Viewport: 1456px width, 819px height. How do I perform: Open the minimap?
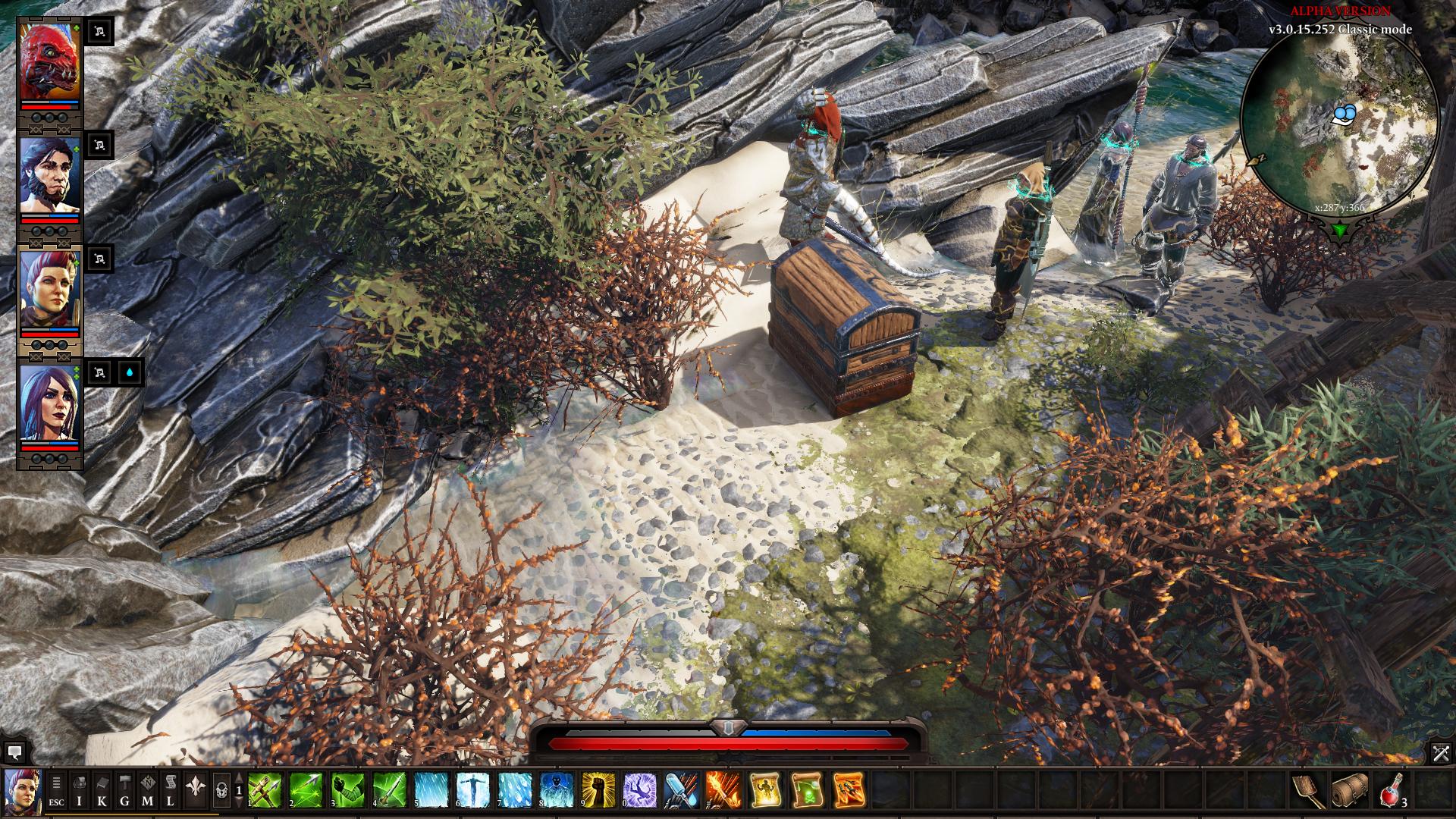pyautogui.click(x=1341, y=123)
